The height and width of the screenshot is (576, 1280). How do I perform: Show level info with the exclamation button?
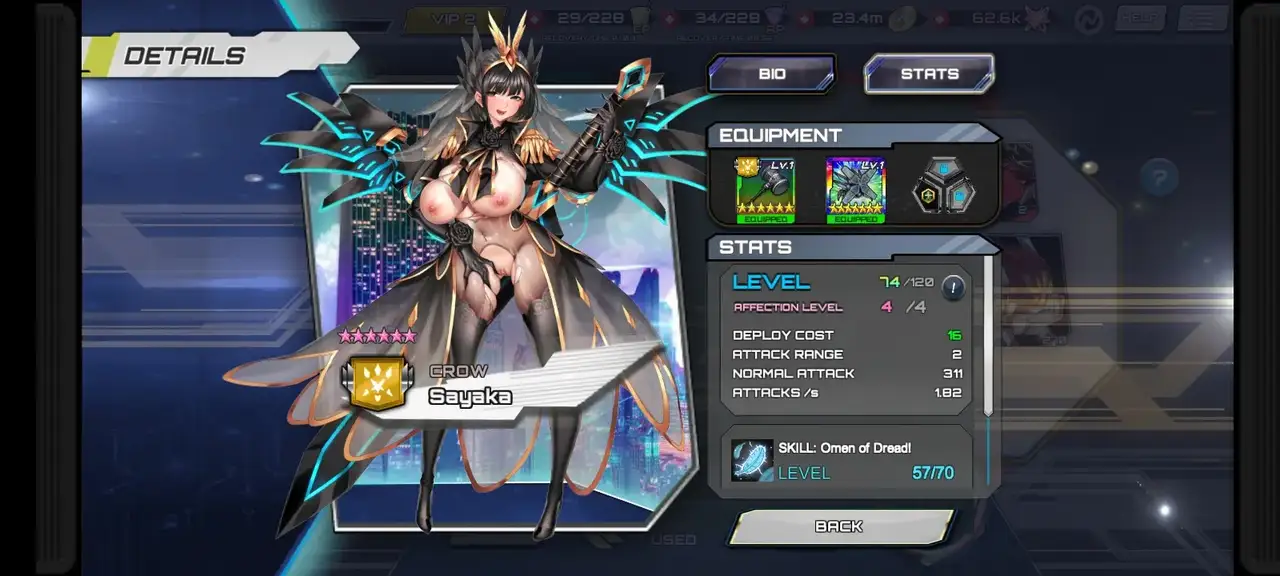click(x=953, y=288)
